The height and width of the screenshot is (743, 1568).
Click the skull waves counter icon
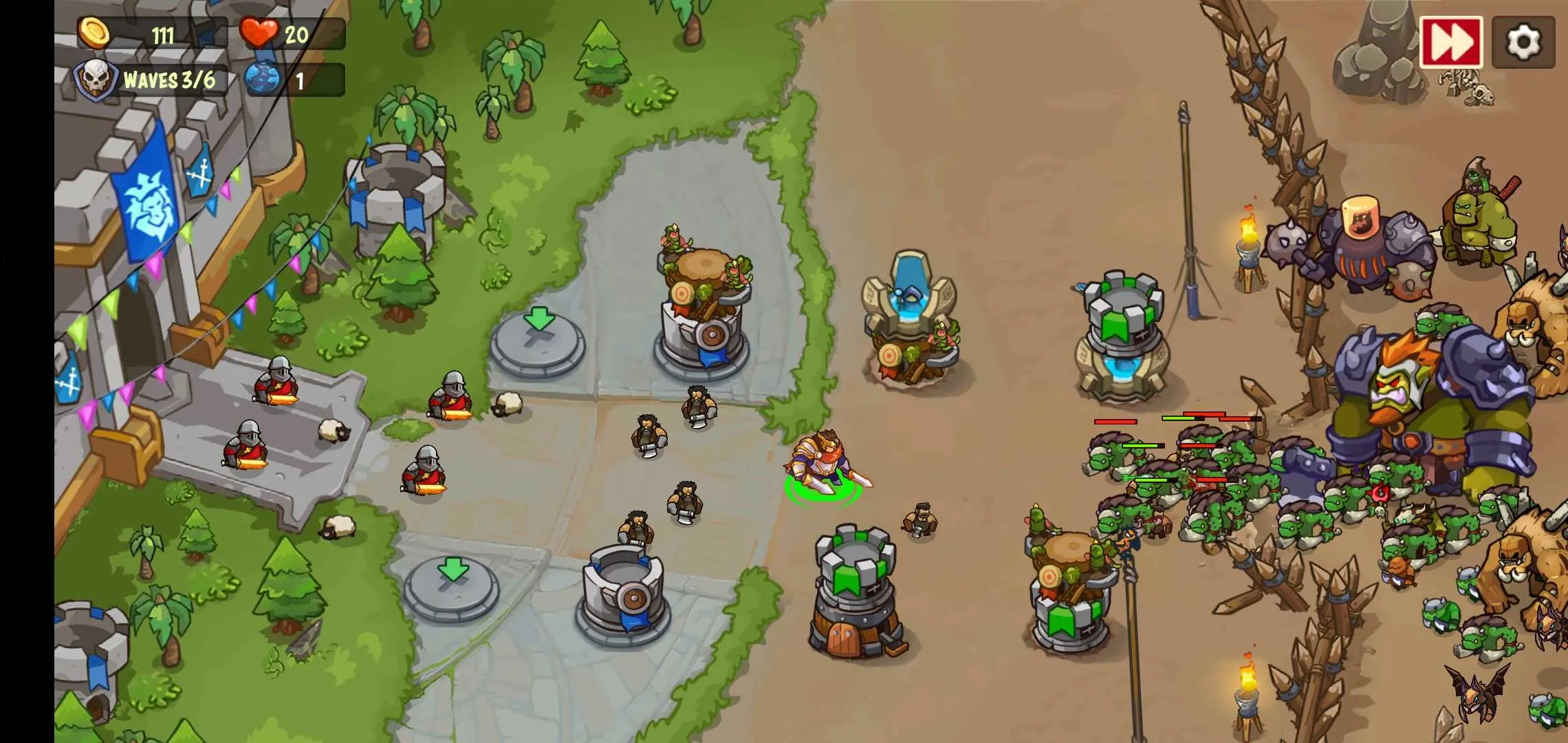[96, 79]
